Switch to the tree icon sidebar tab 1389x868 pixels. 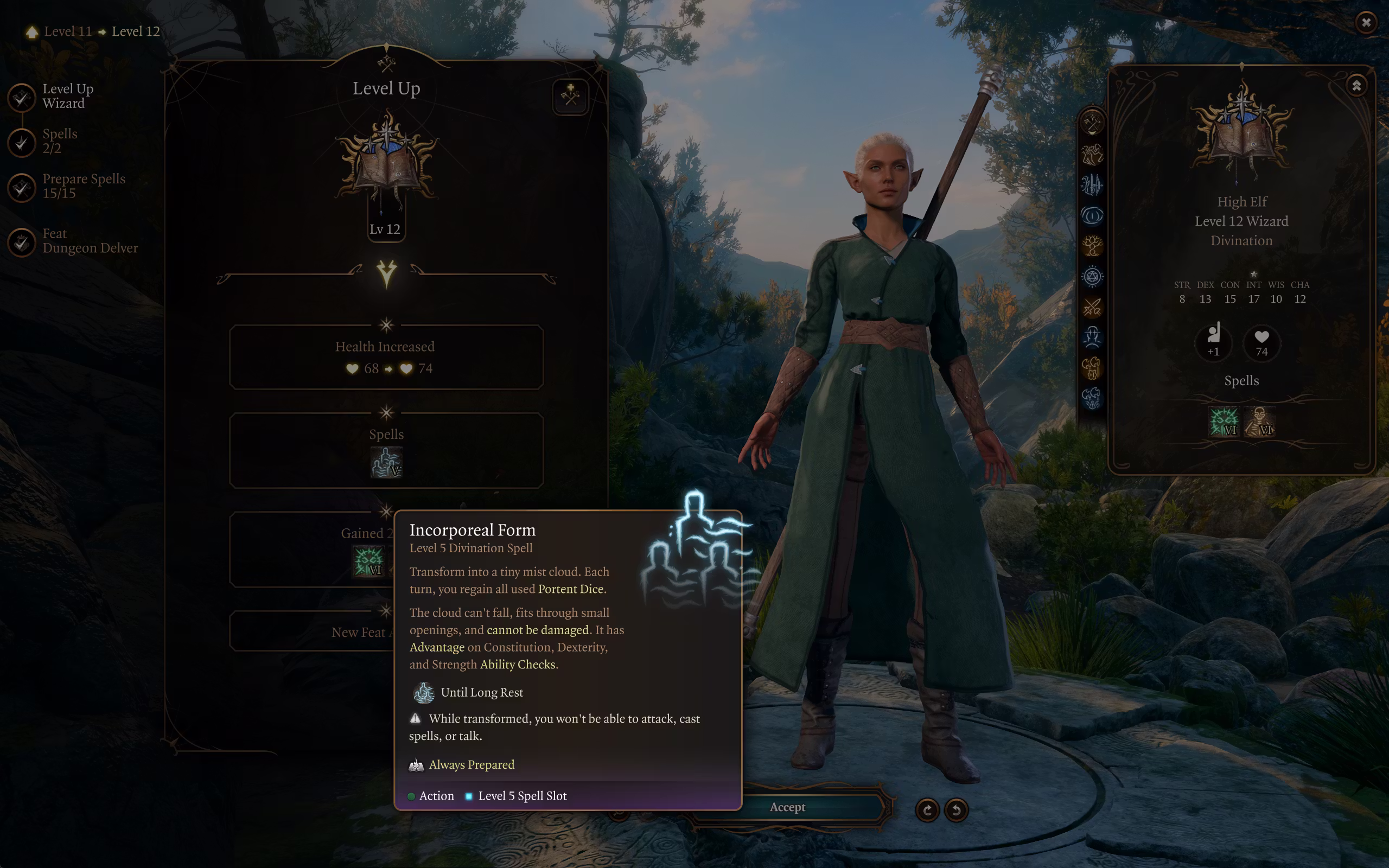1092,246
